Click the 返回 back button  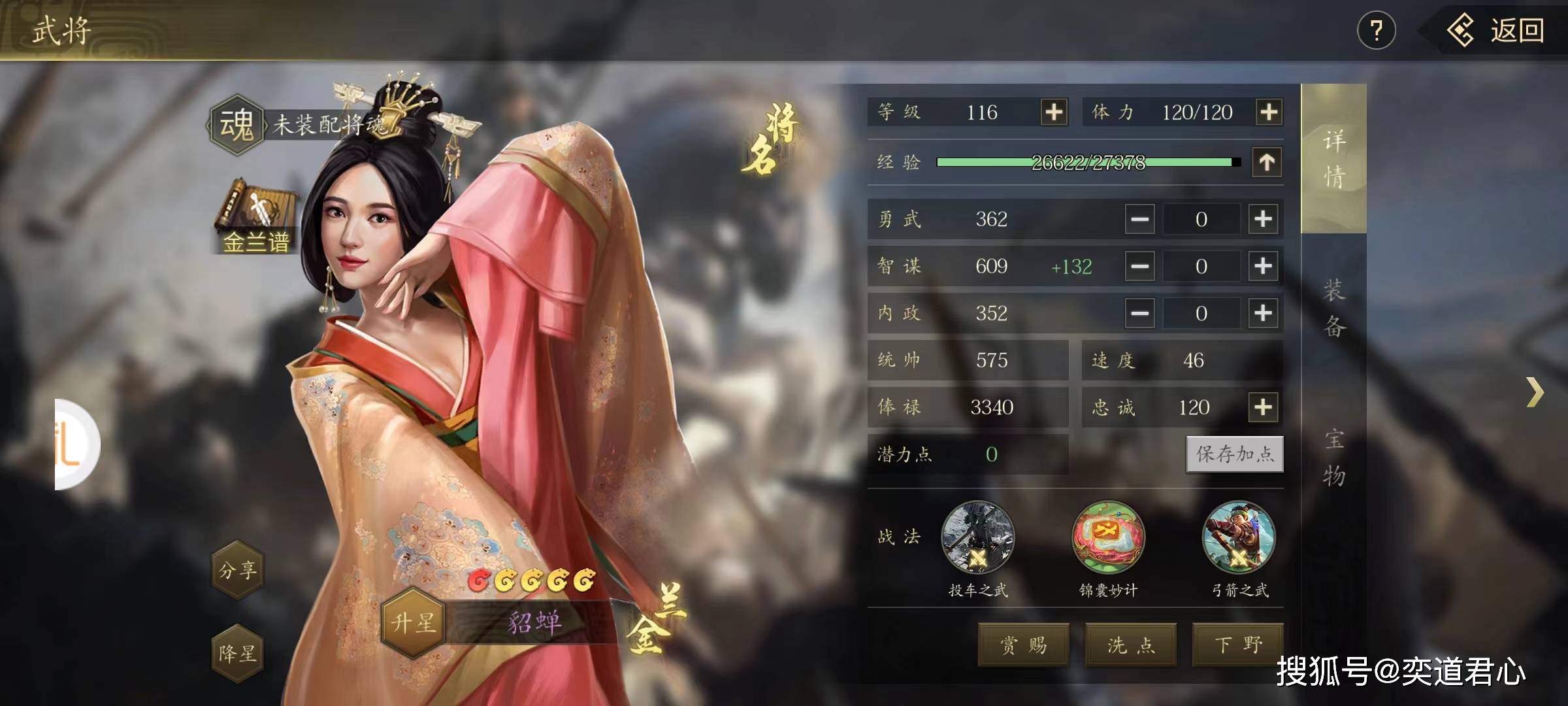coord(1496,31)
